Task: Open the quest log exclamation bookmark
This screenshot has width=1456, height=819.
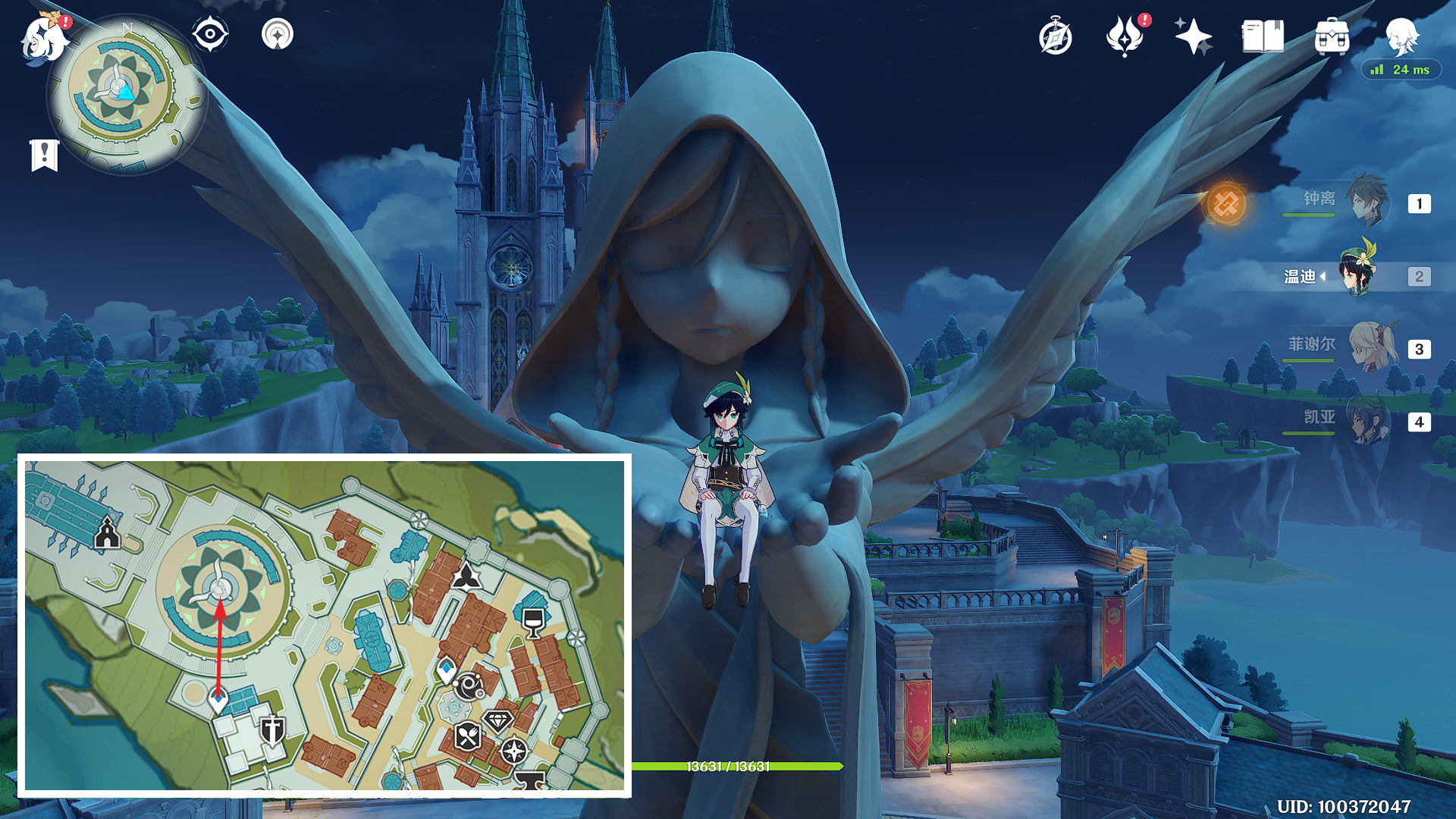Action: click(45, 155)
